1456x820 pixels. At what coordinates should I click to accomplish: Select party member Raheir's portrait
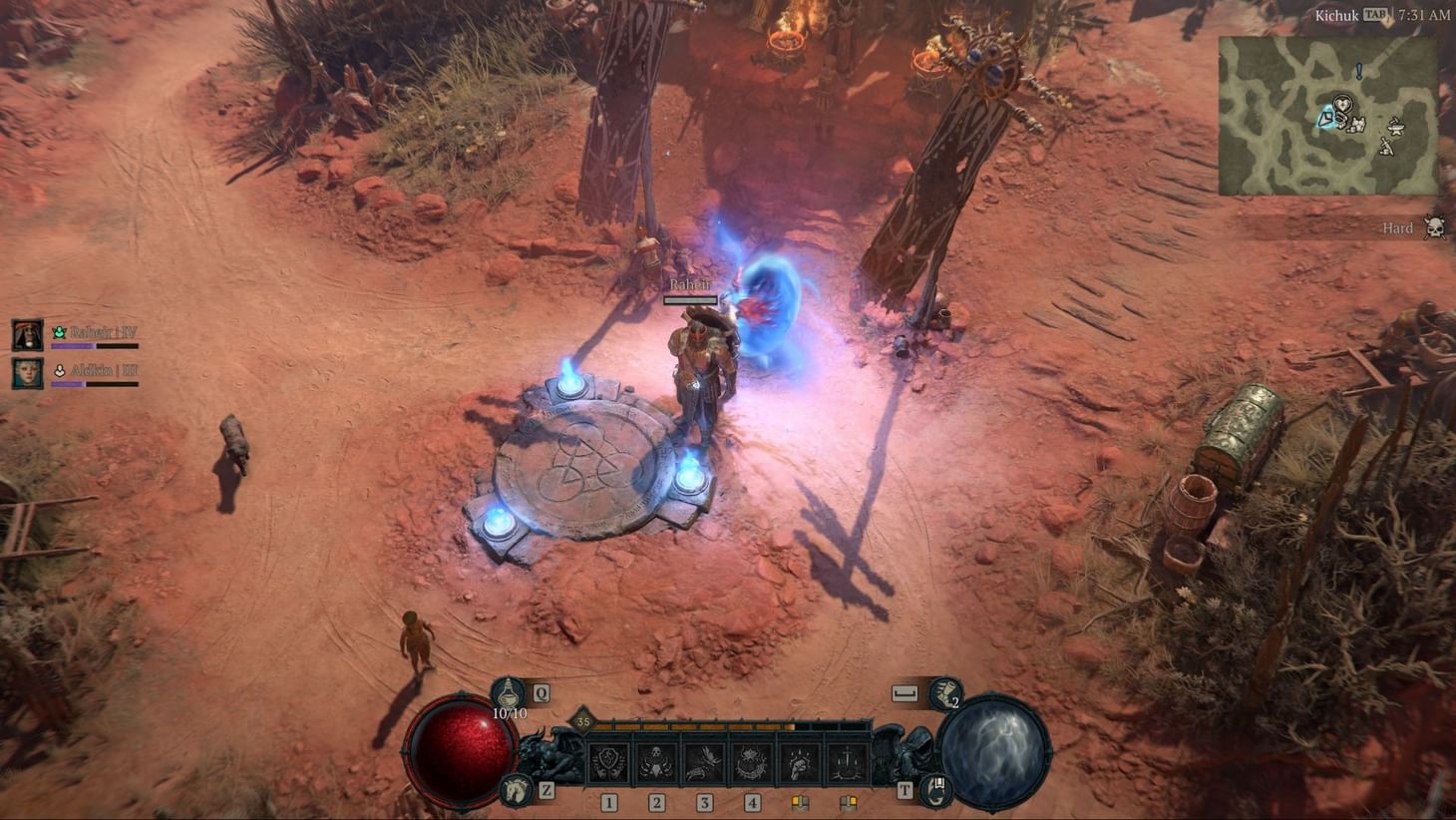tap(27, 335)
